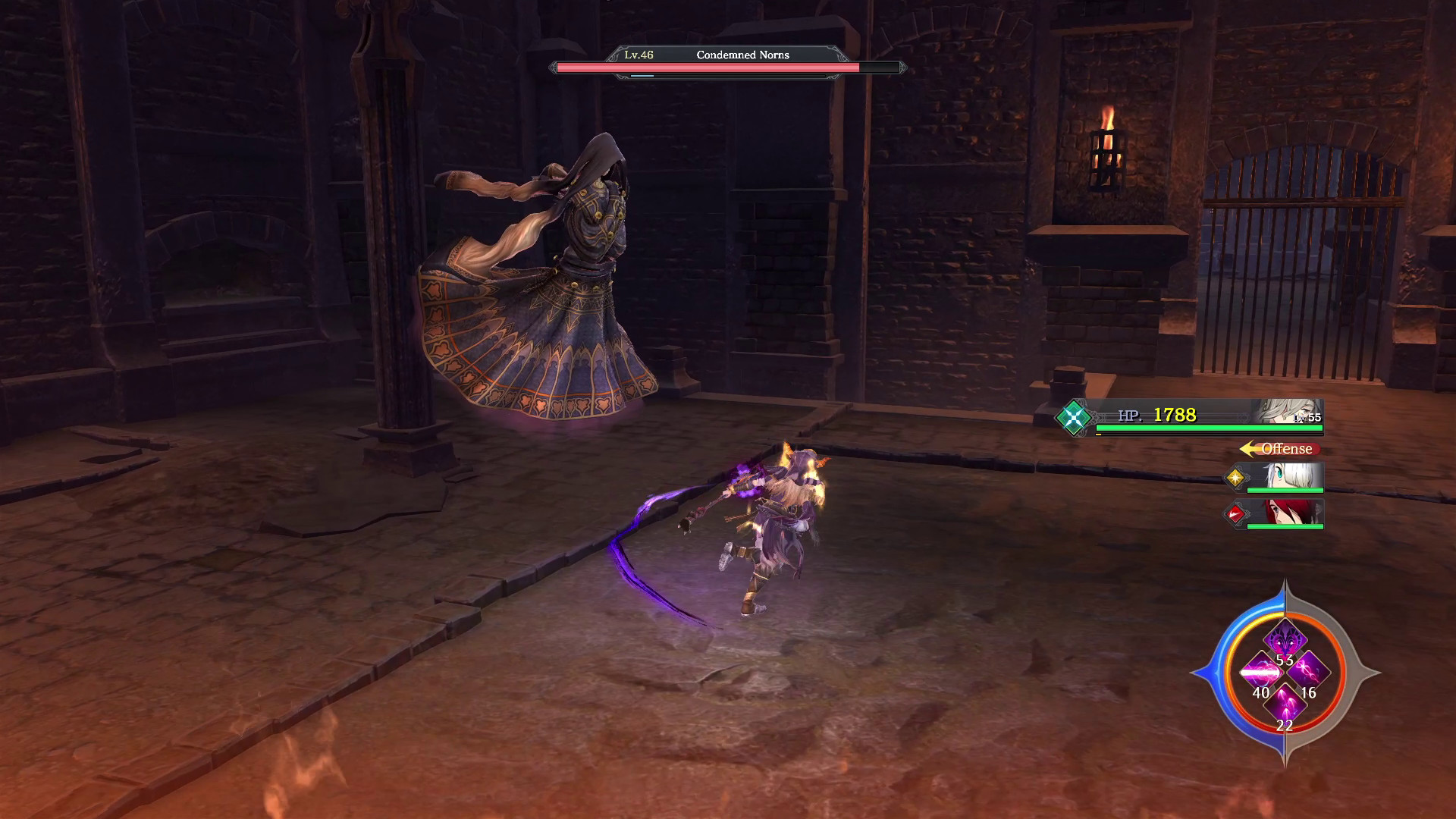Click the yellow Offense arrow indicator

(x=1247, y=448)
